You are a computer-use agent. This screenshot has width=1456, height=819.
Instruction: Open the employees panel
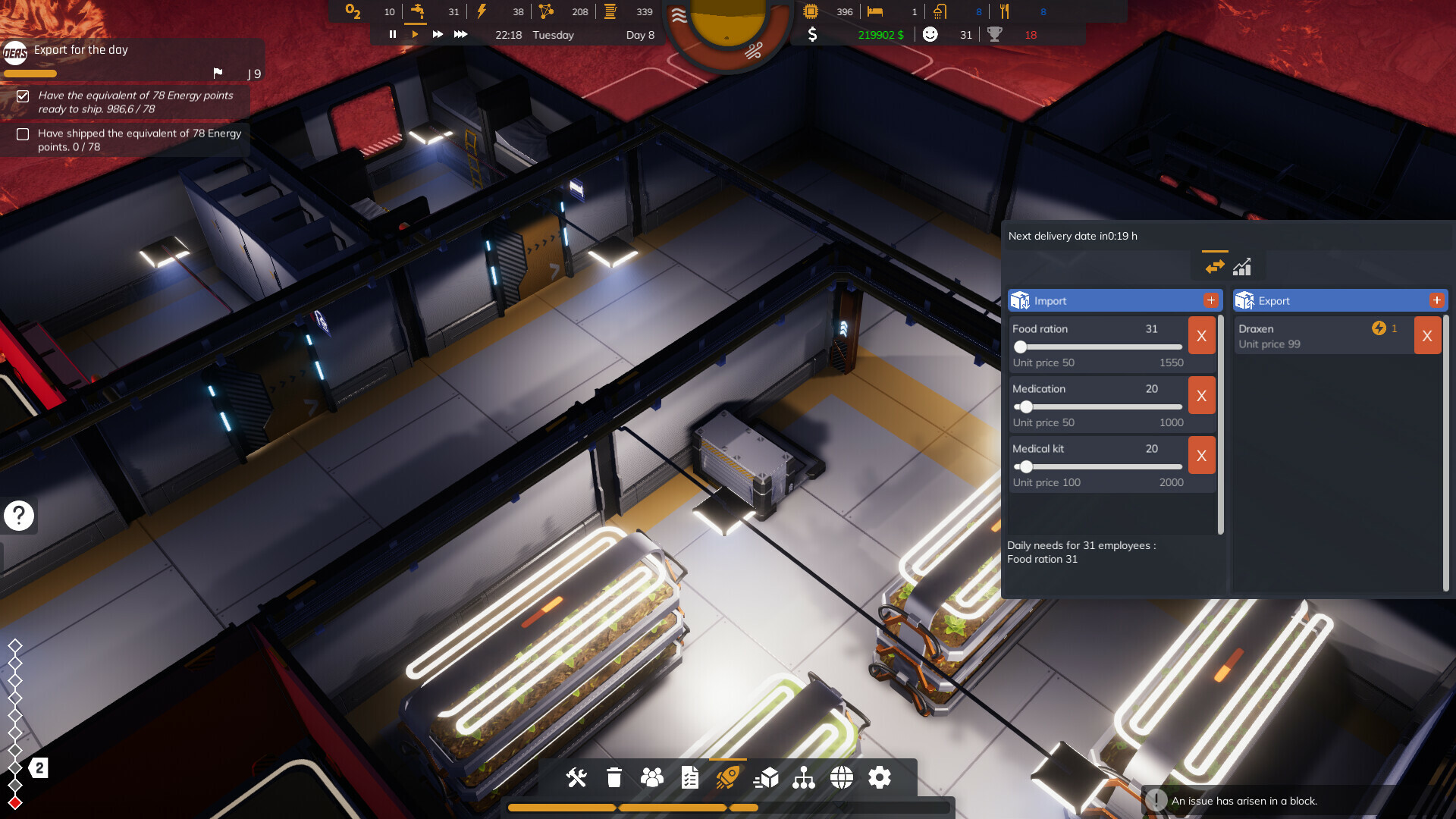coord(652,777)
